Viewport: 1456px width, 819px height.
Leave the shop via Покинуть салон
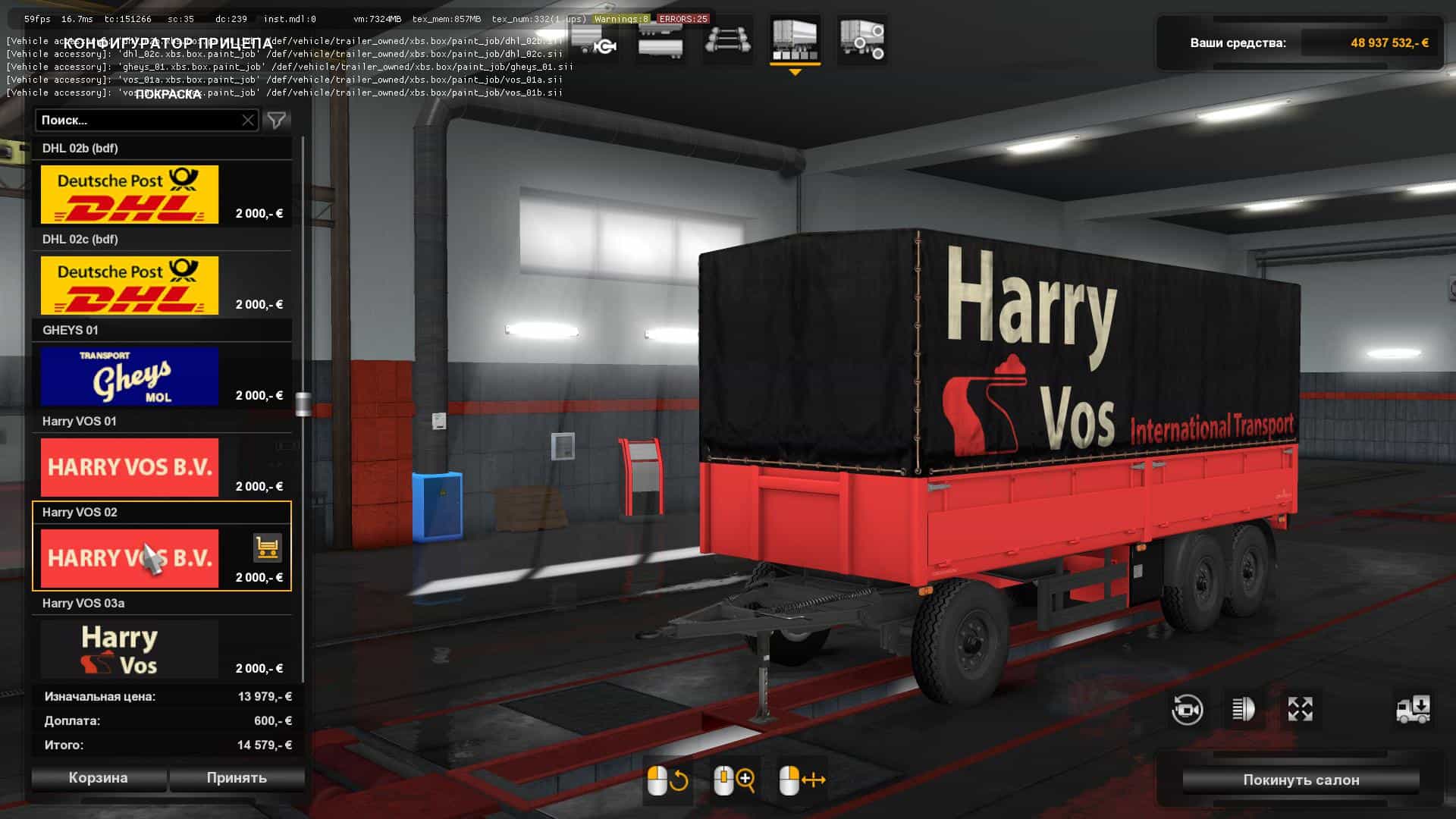tap(1301, 780)
